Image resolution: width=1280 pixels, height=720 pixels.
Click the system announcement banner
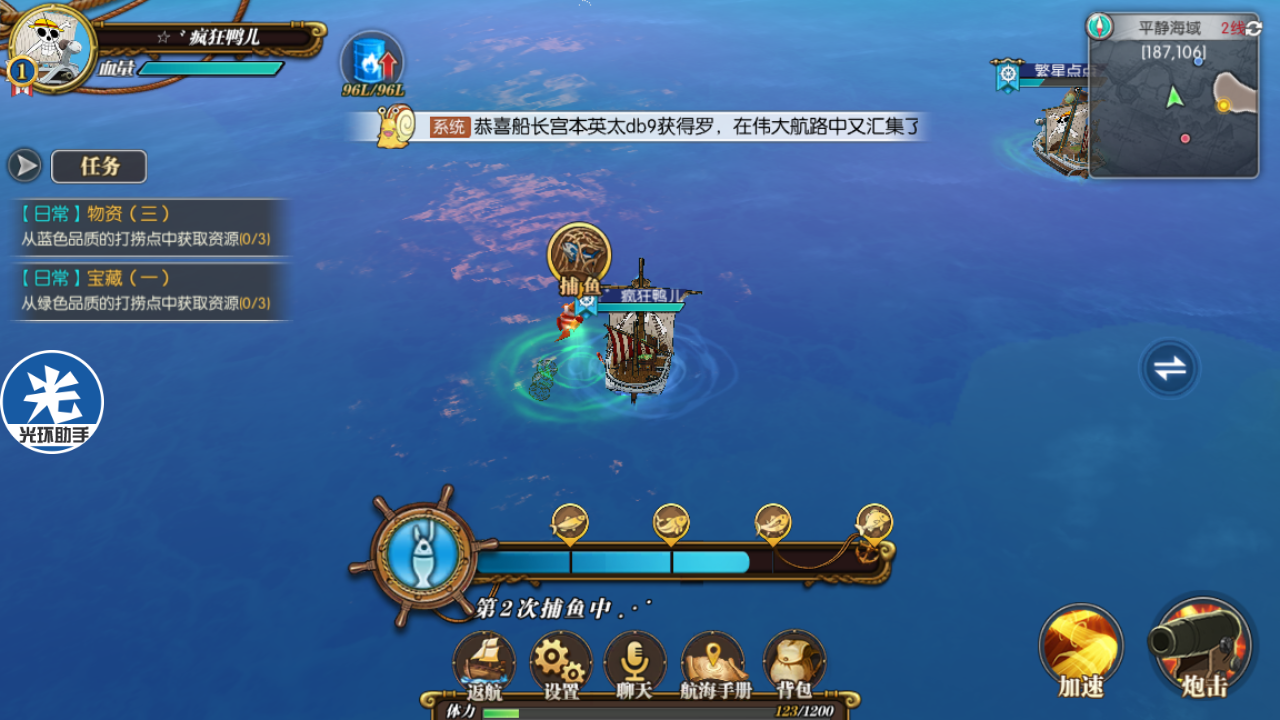coord(650,127)
